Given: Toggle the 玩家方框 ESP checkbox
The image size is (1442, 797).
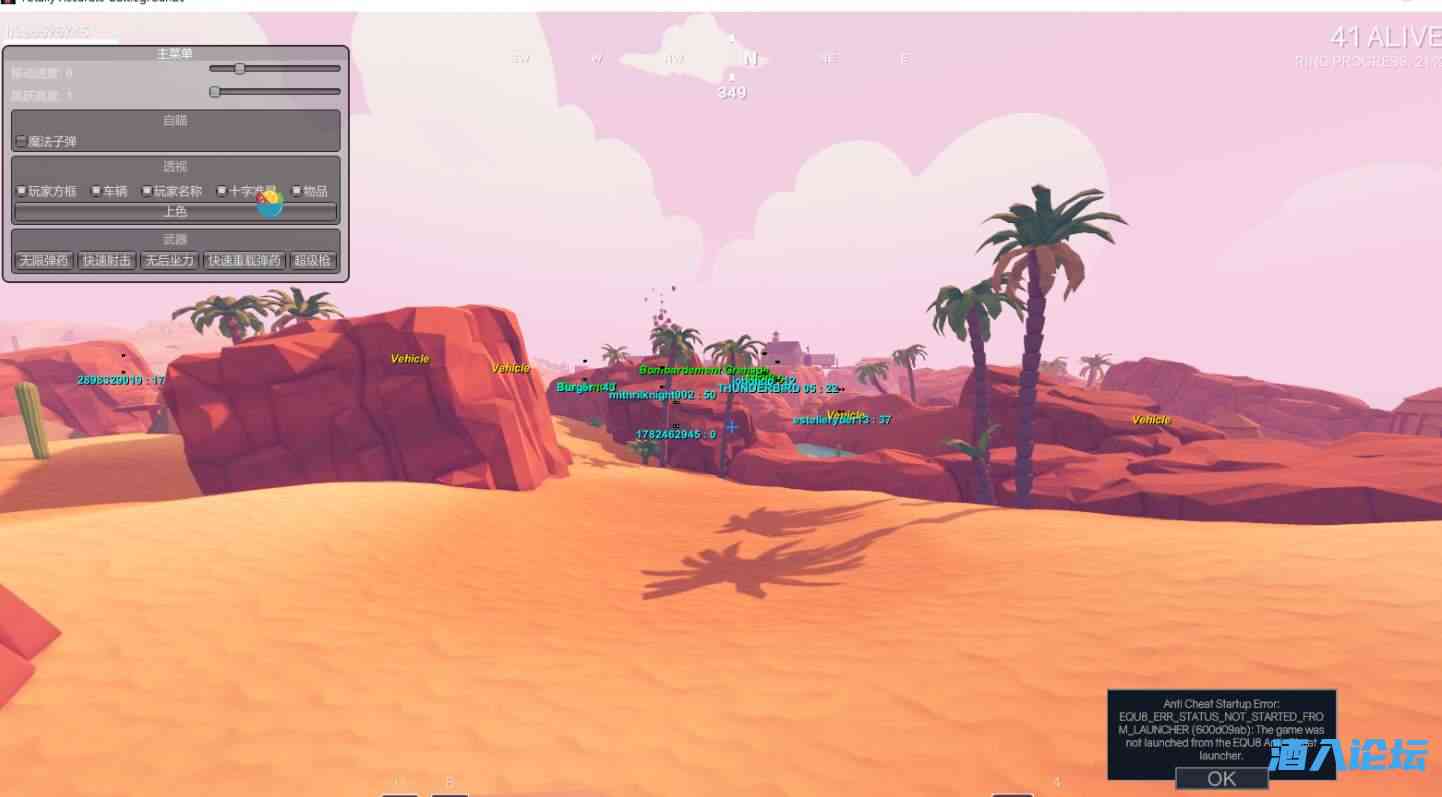Looking at the screenshot, I should point(22,190).
